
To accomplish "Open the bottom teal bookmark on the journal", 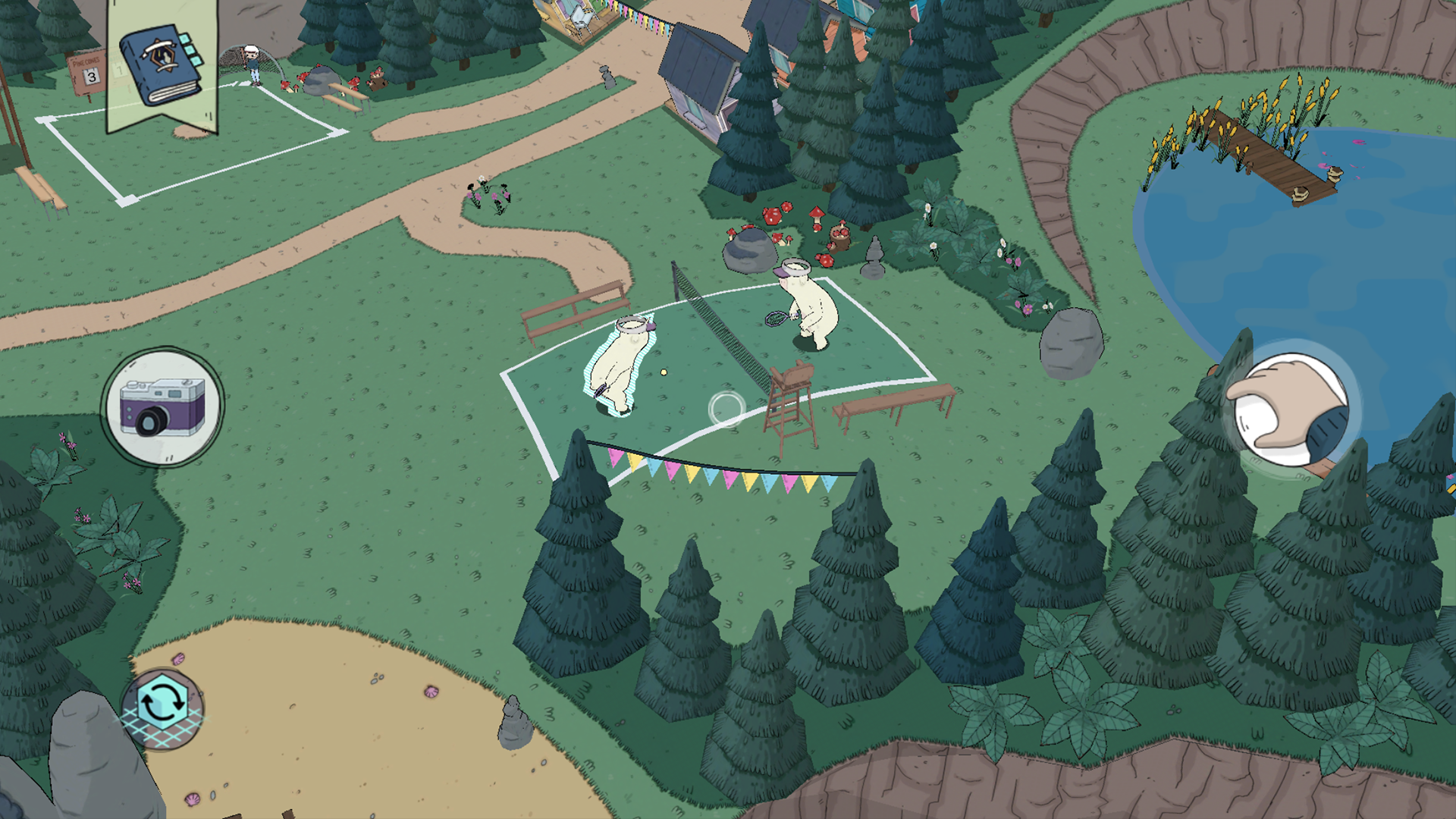I will pyautogui.click(x=196, y=61).
